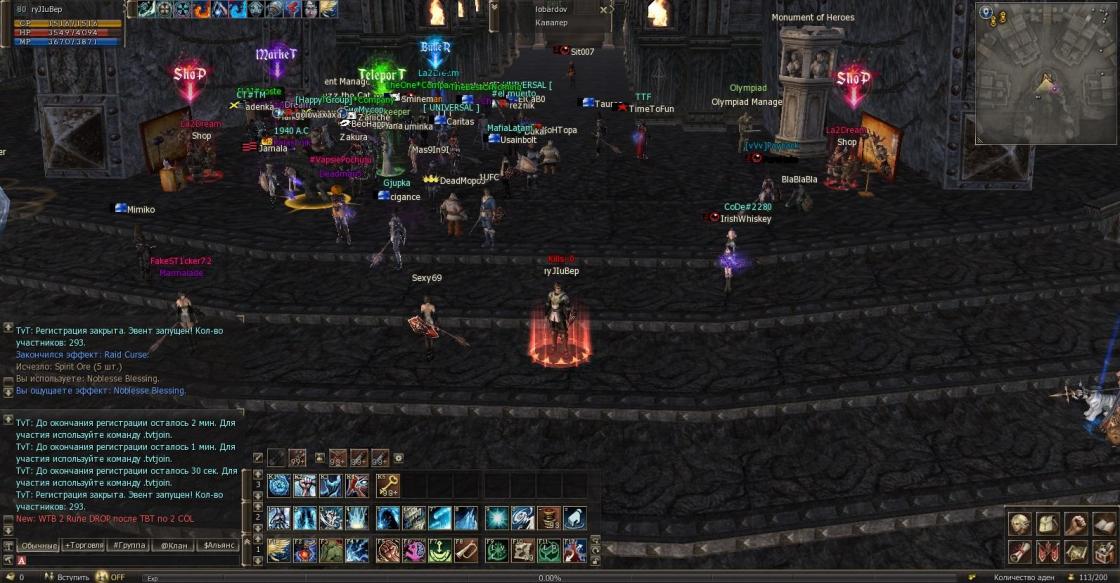Use the numbered 93 barrel hotbar item
The image size is (1120, 583).
click(547, 518)
